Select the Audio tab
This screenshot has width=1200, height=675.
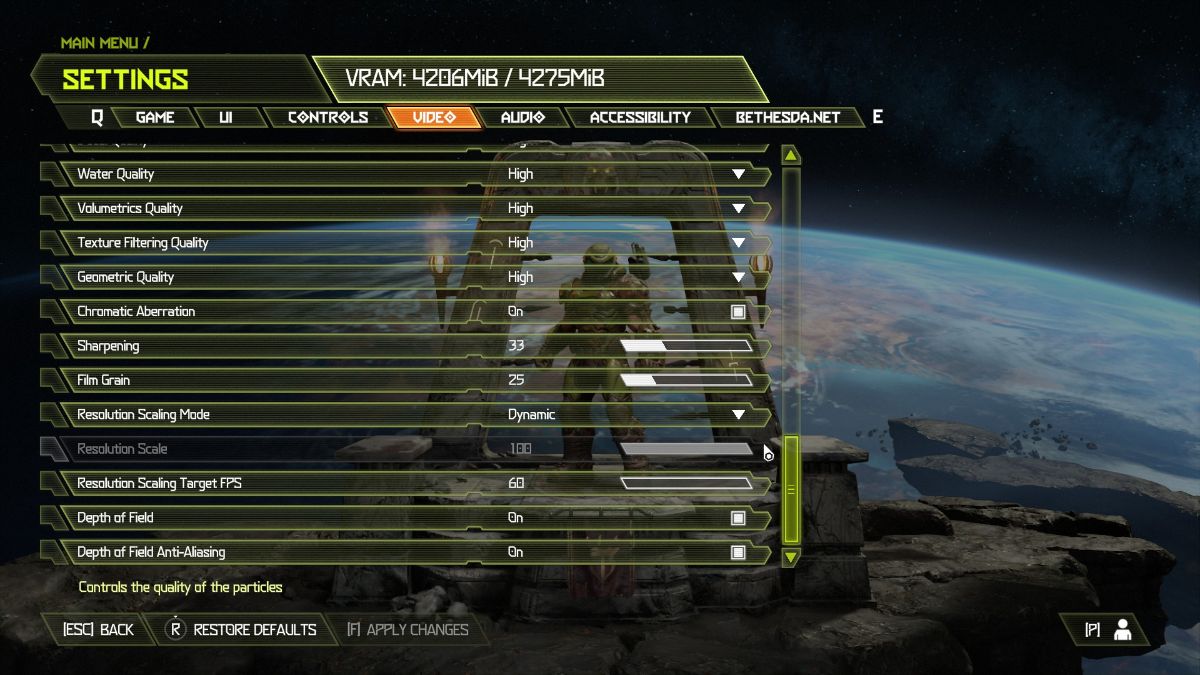pos(522,117)
